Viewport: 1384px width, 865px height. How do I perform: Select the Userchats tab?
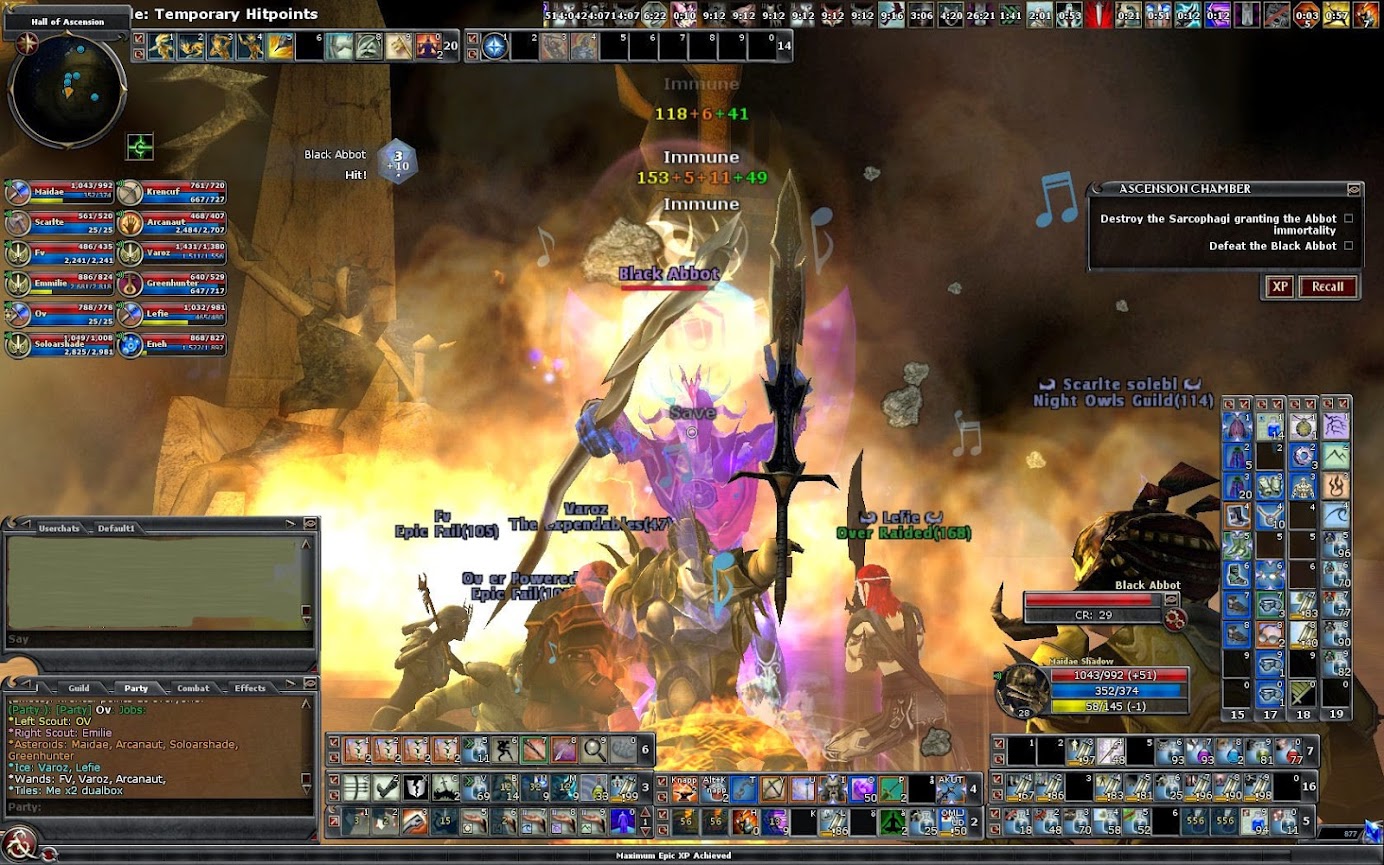(58, 528)
